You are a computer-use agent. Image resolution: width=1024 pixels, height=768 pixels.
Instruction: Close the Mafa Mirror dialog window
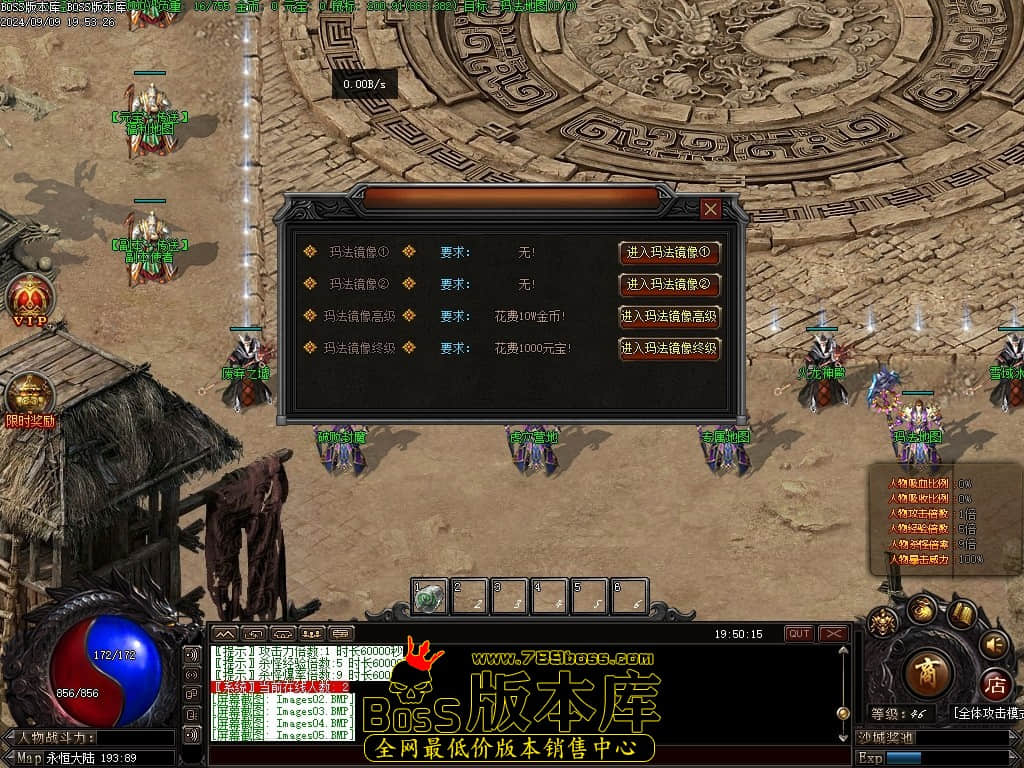[711, 209]
